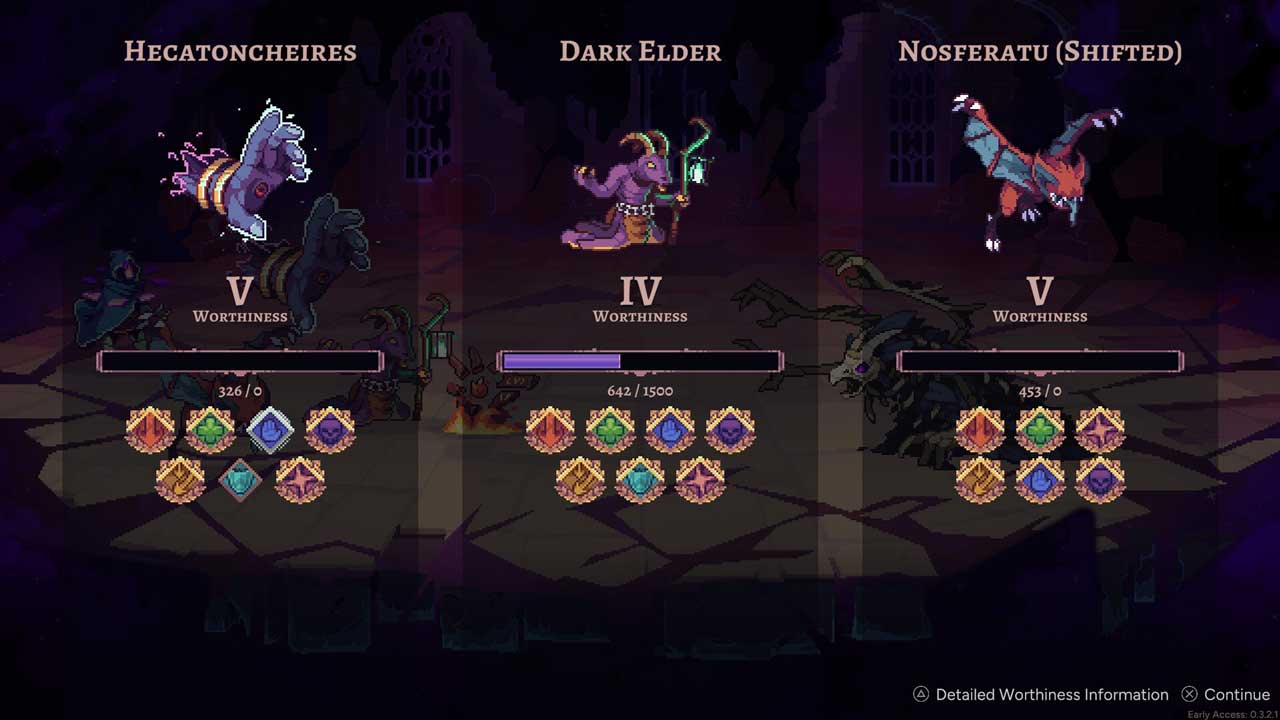
Task: Select Dark Elder's blue hand badge
Action: [670, 430]
